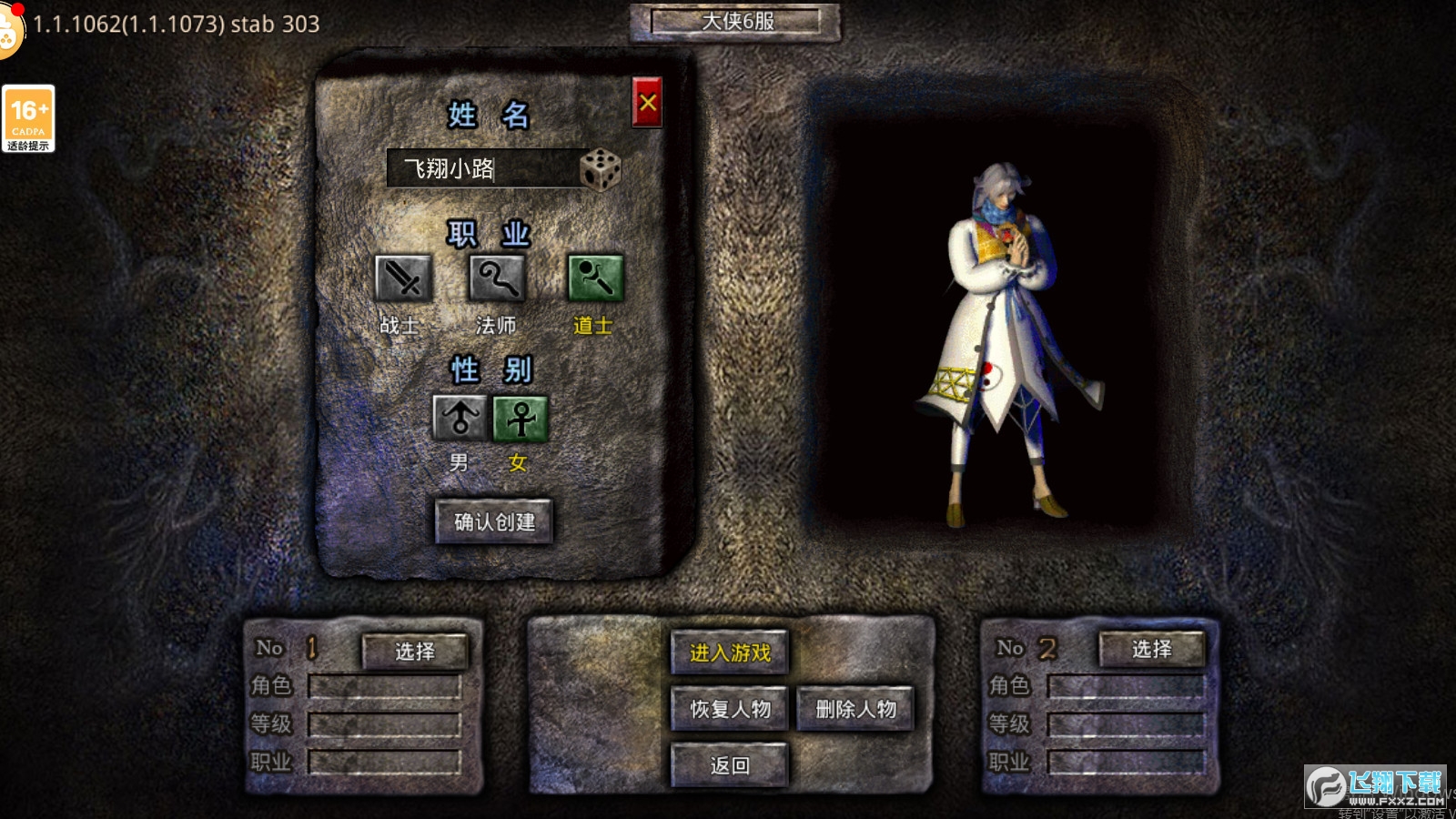Set gender to female (女)
Viewport: 1456px width, 819px height.
coord(521,419)
